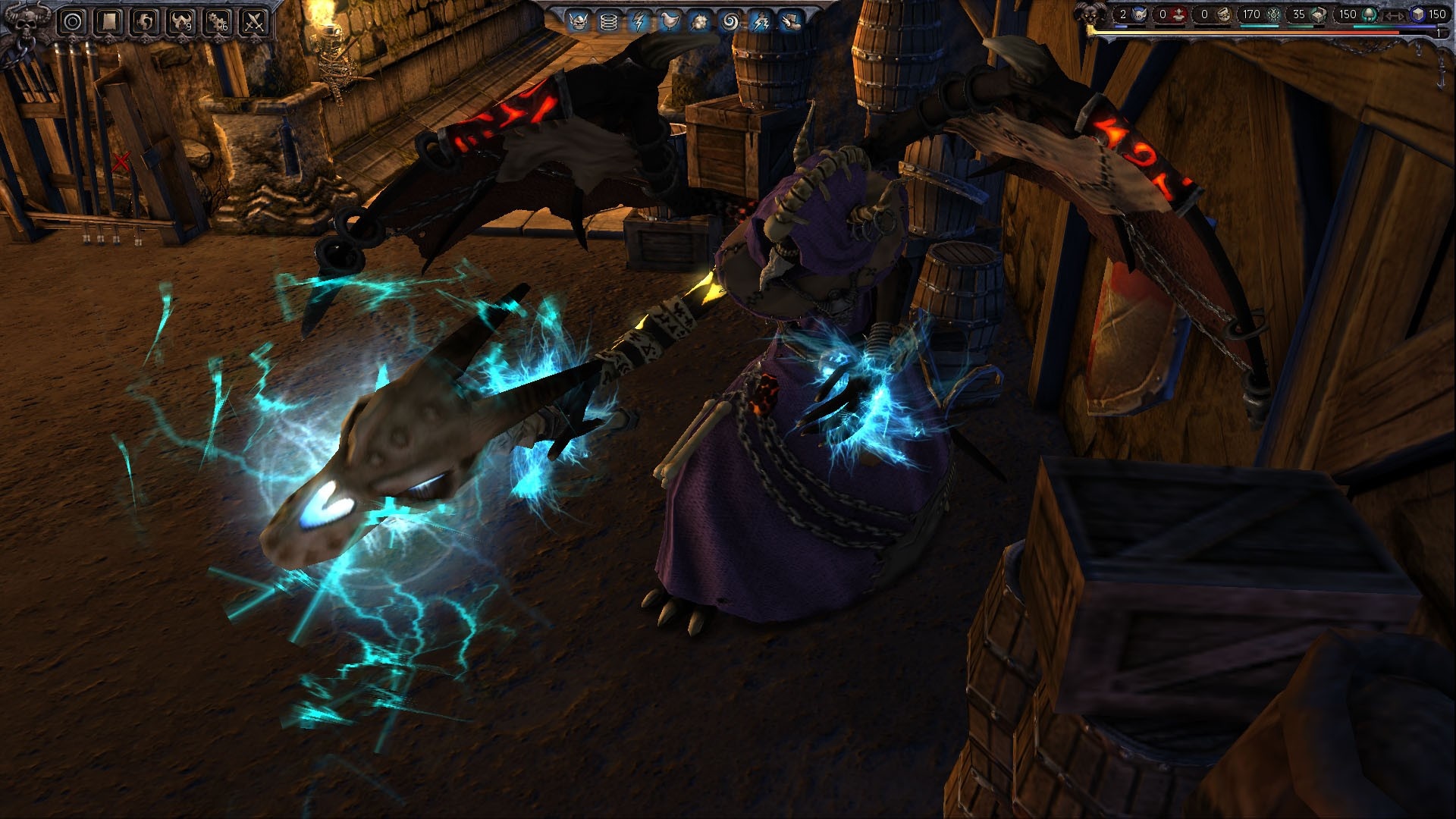Select the double lightning bolt spell

pos(761,22)
